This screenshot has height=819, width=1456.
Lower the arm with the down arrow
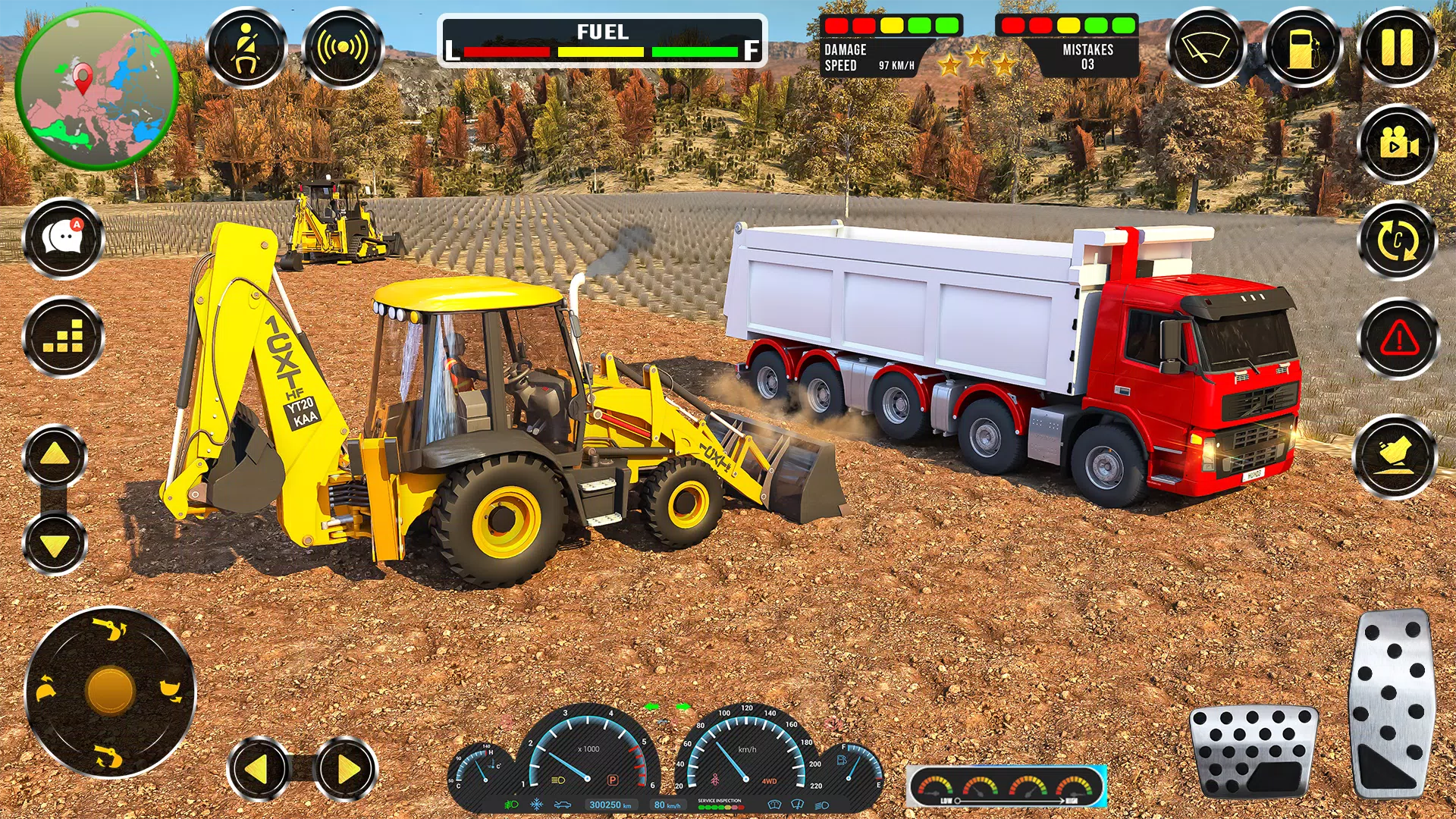pos(55,544)
